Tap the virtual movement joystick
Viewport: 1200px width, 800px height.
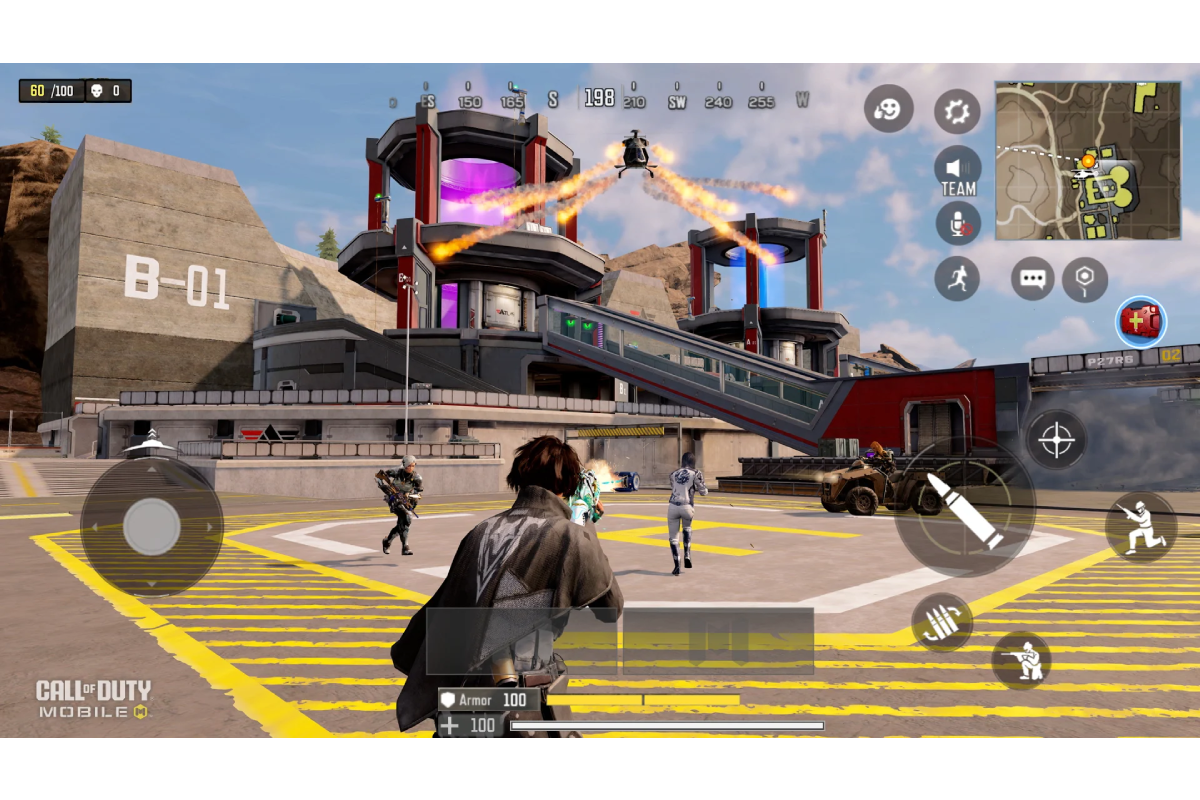(151, 526)
